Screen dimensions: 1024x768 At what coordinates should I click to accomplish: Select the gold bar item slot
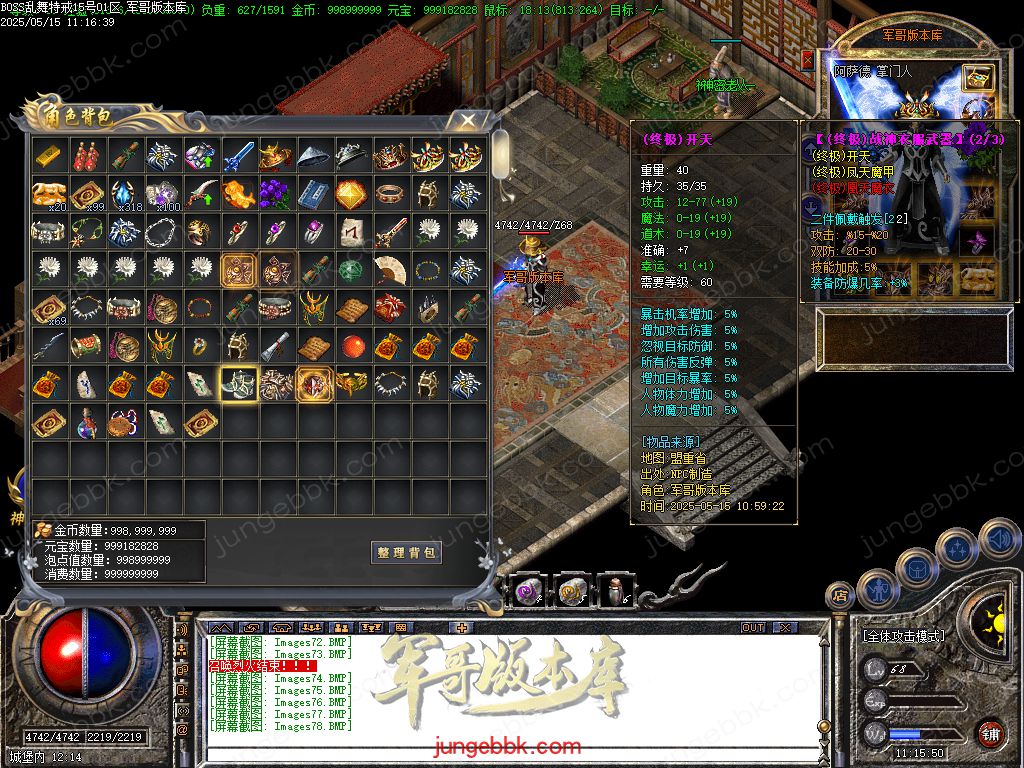click(x=48, y=156)
